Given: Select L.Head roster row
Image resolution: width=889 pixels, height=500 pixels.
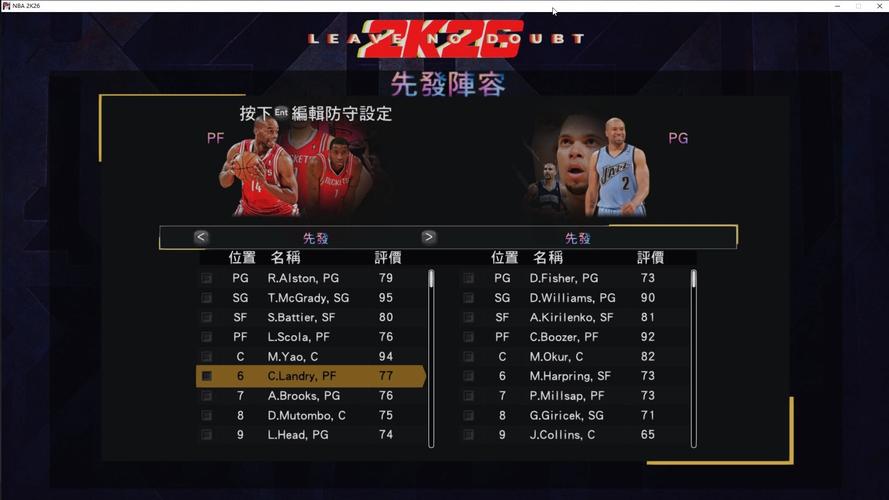Looking at the screenshot, I should click(297, 435).
